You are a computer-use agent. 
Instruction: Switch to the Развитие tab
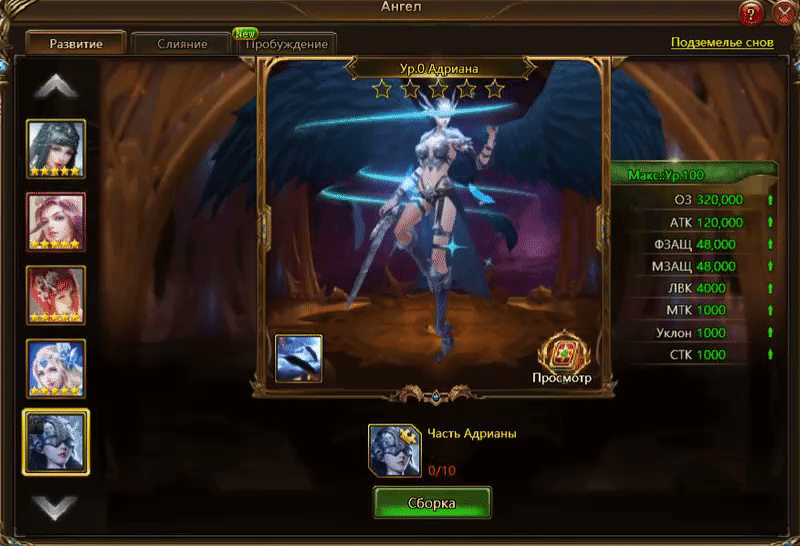(76, 44)
